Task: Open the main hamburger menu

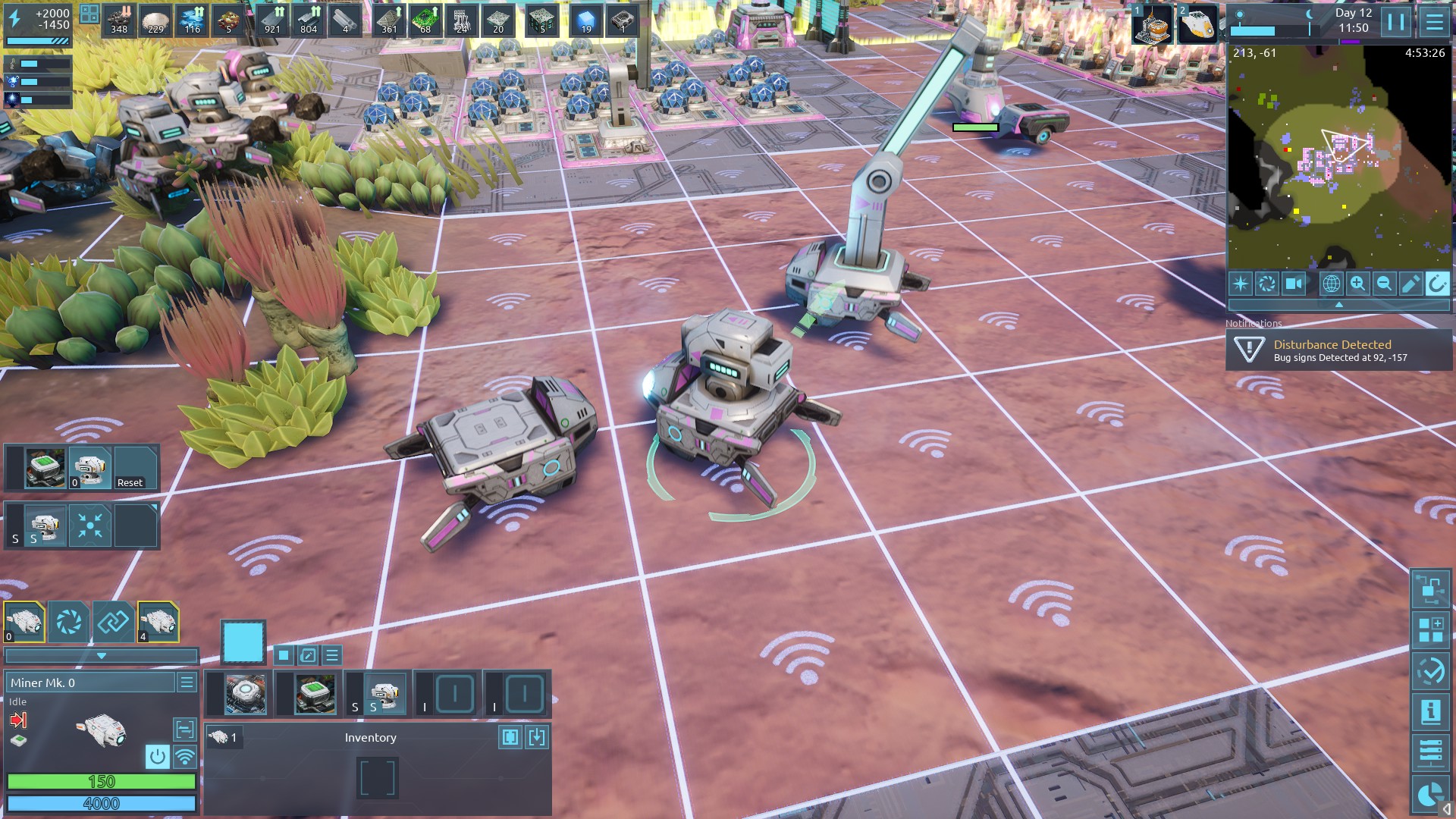Action: 1434,22
